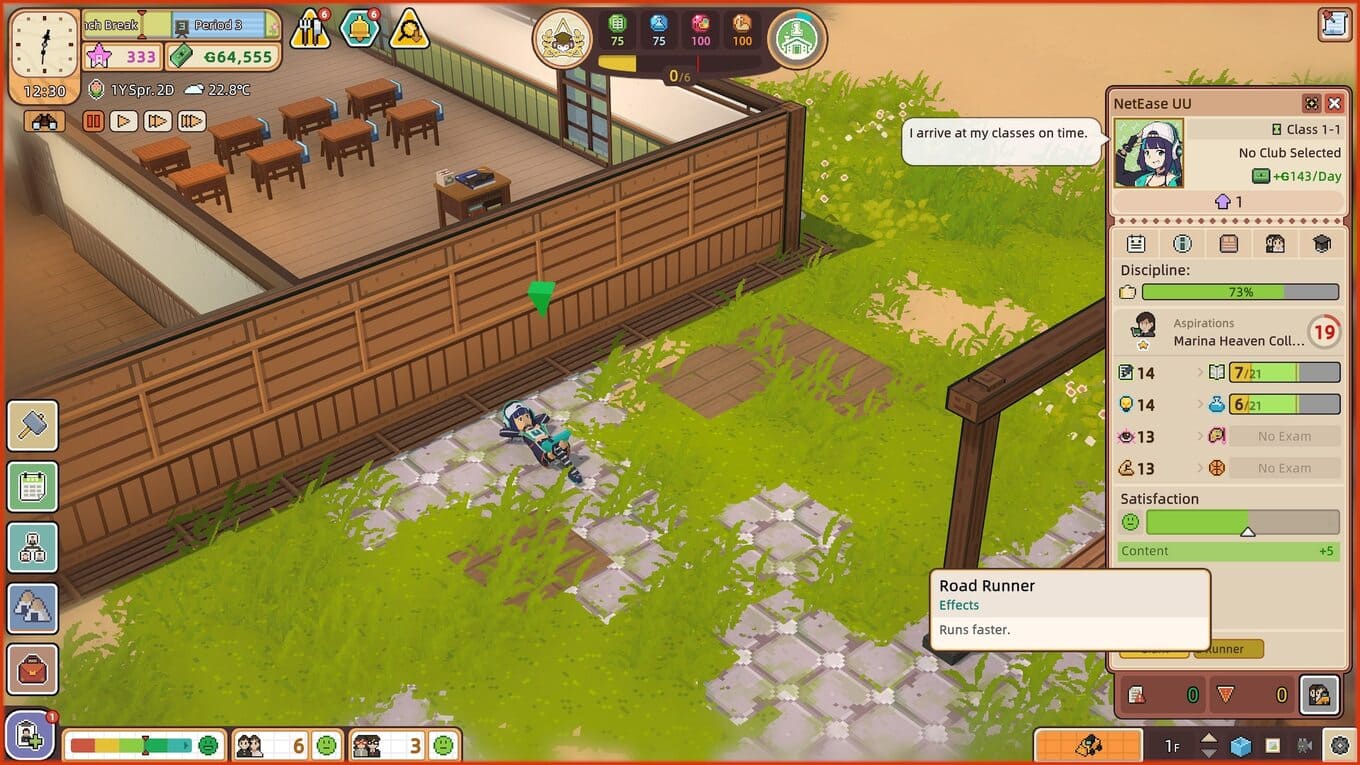Image resolution: width=1360 pixels, height=765 pixels.
Task: Open the binoculars view button
Action: tap(45, 121)
